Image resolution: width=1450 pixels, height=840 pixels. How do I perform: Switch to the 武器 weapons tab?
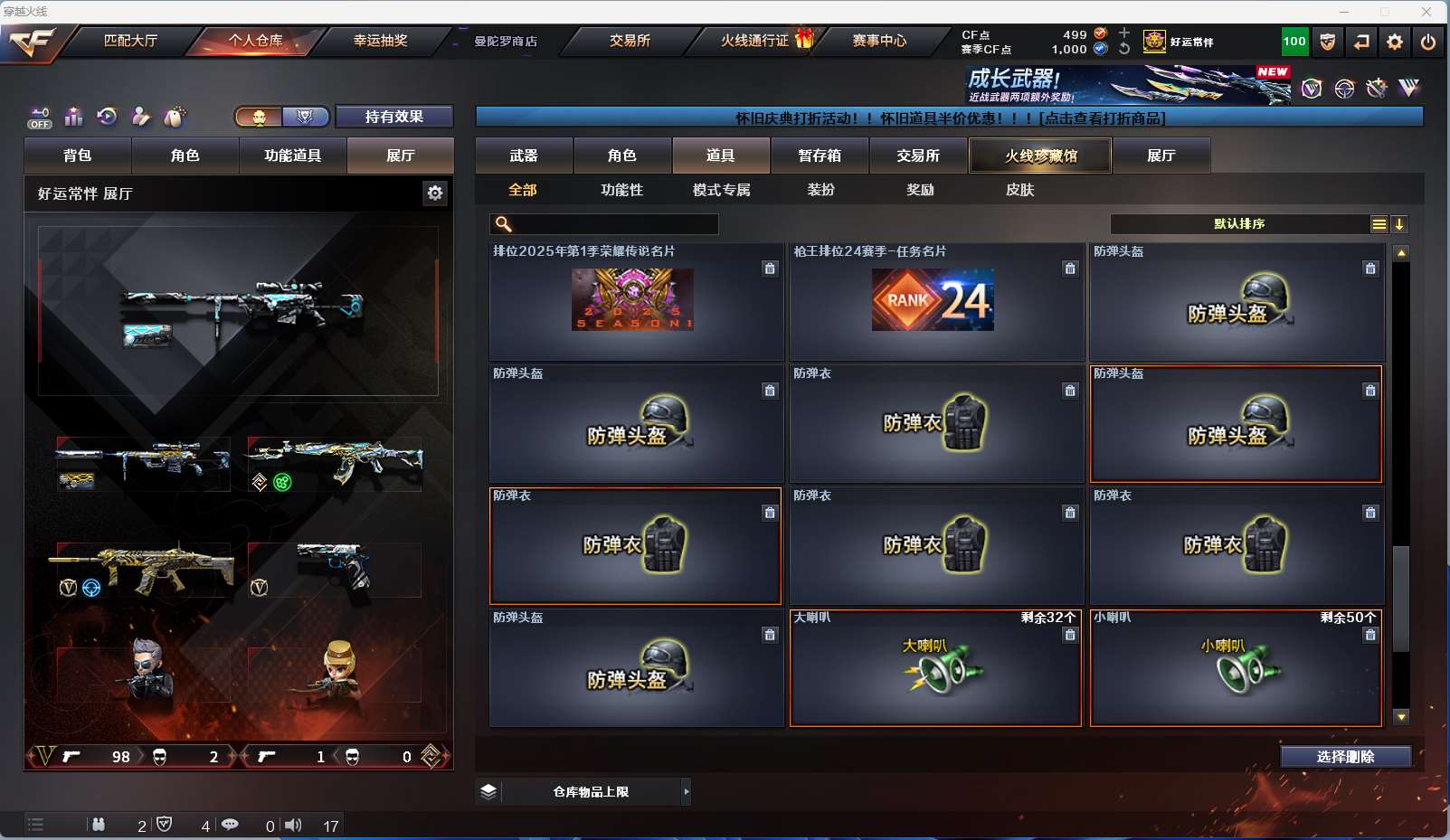pos(524,156)
